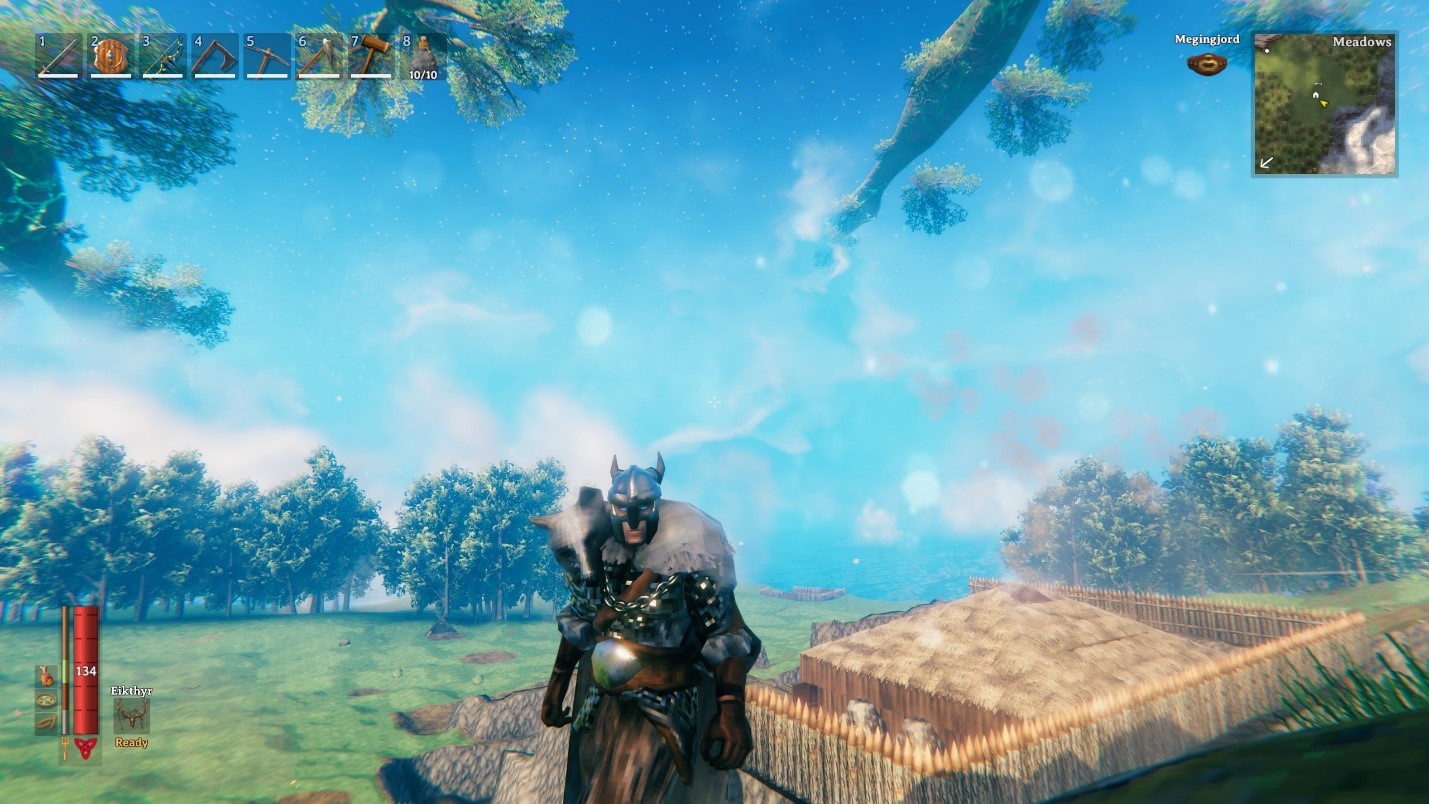Select the bronze sword in hotbar slot 1
Viewport: 1429px width, 804px height.
tap(58, 57)
